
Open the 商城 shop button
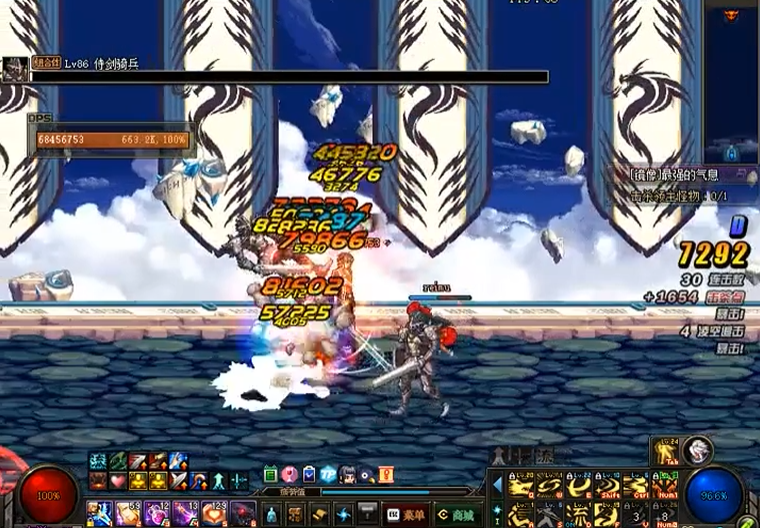click(x=455, y=513)
